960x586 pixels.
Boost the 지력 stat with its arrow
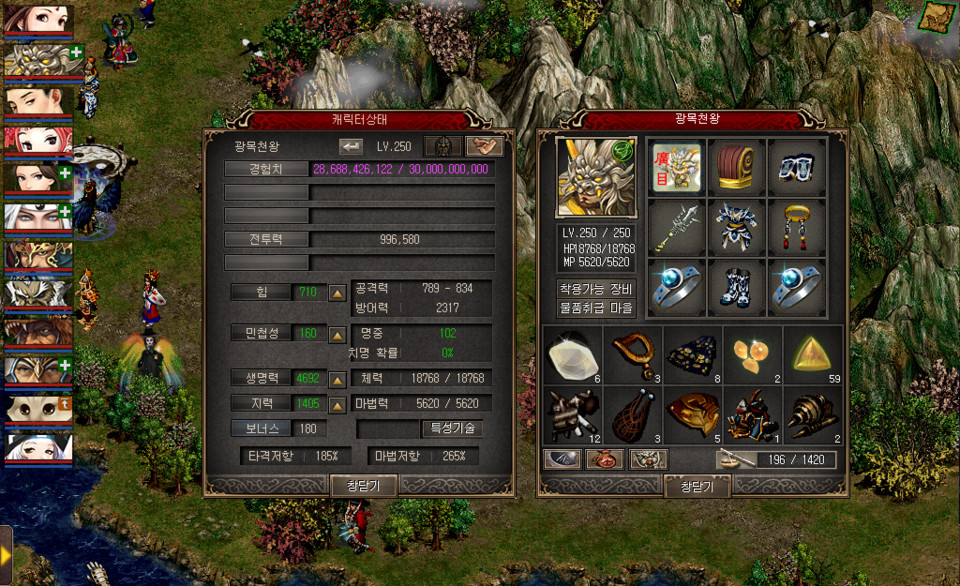tap(337, 404)
